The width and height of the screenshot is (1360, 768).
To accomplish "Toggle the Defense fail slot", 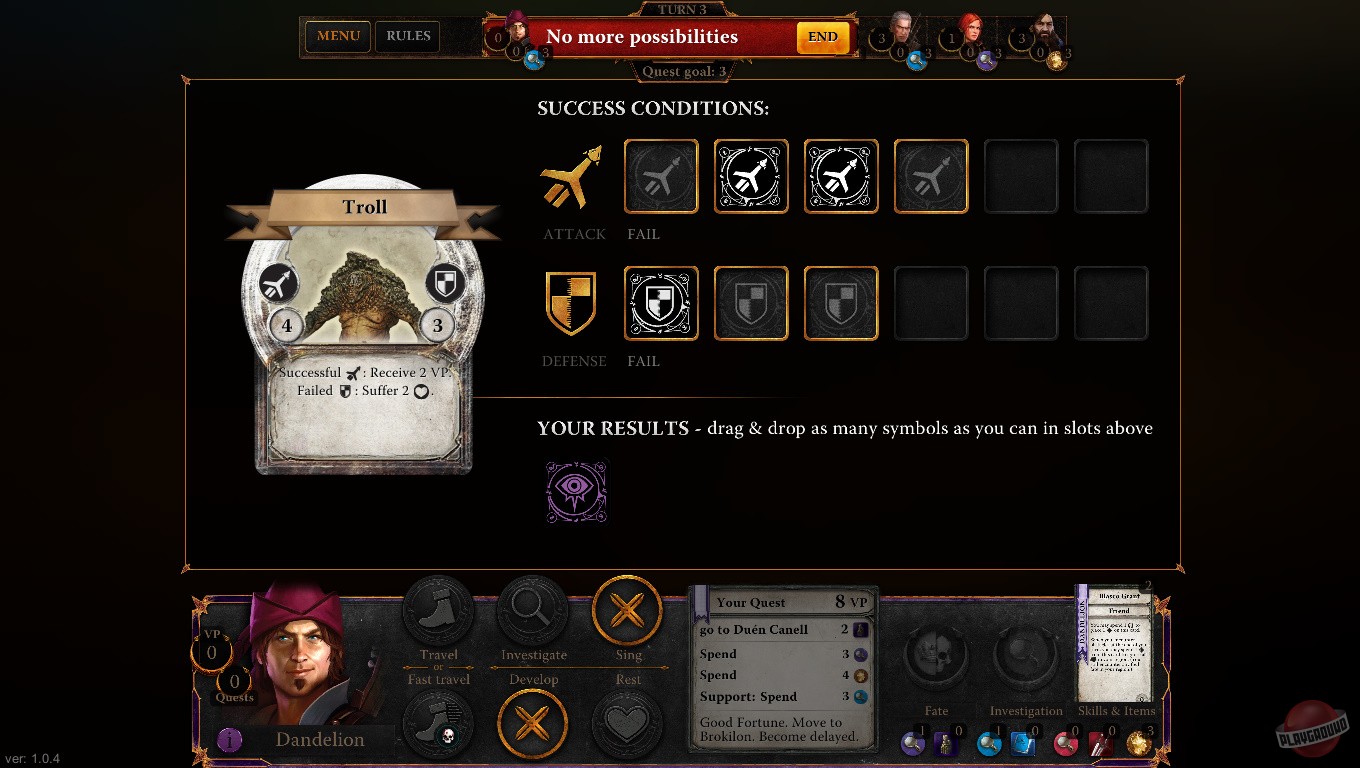I will (x=660, y=303).
